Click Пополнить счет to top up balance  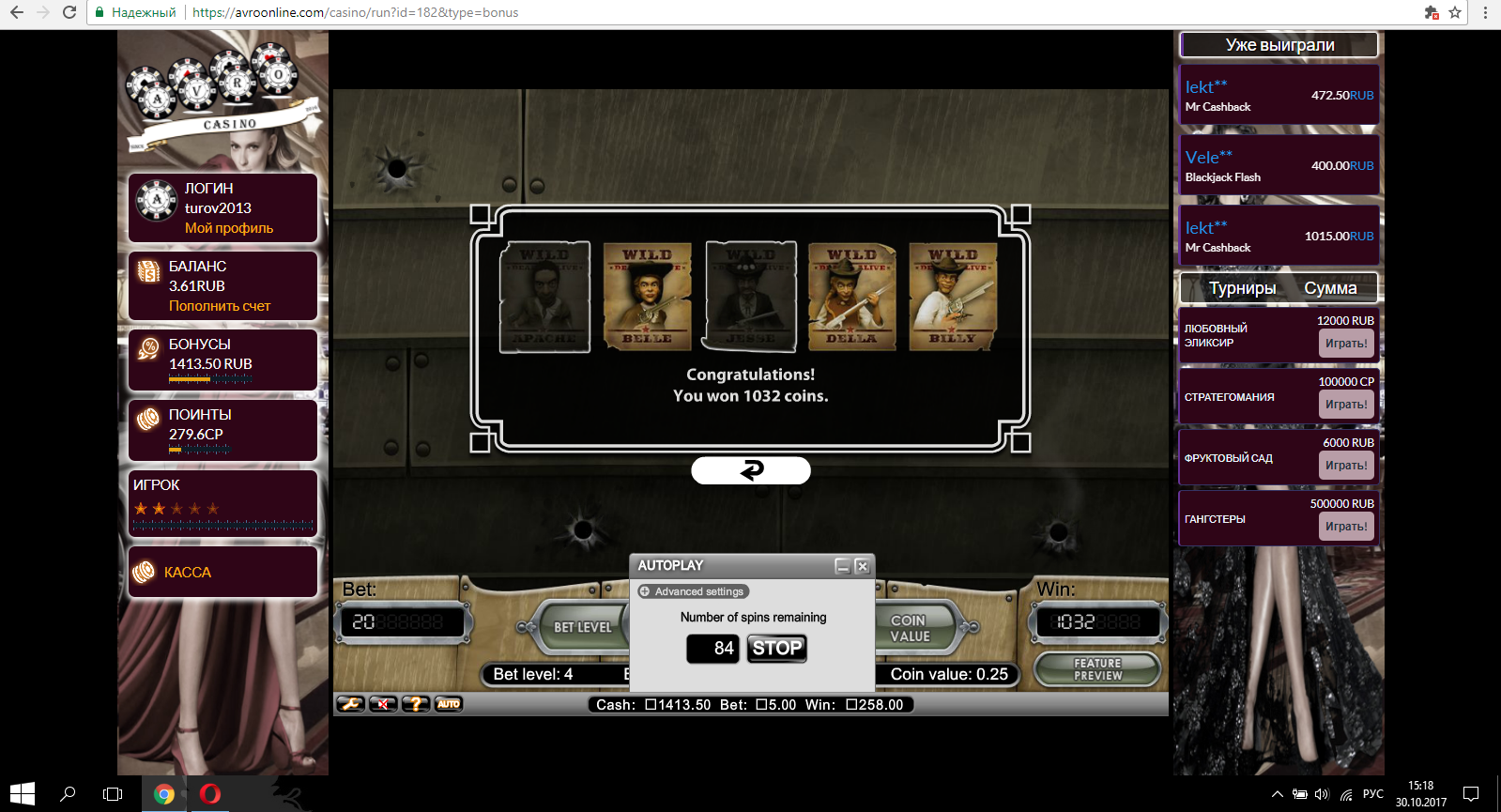point(220,306)
